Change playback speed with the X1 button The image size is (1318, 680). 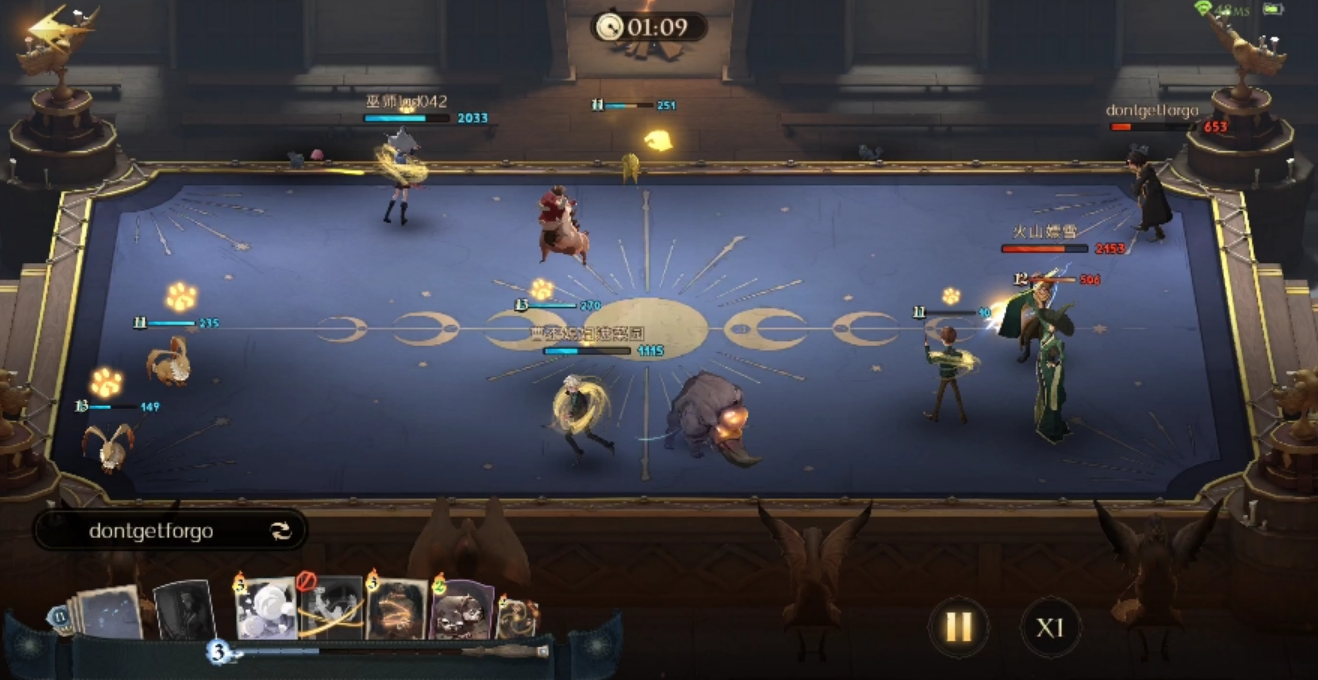[x=1049, y=627]
